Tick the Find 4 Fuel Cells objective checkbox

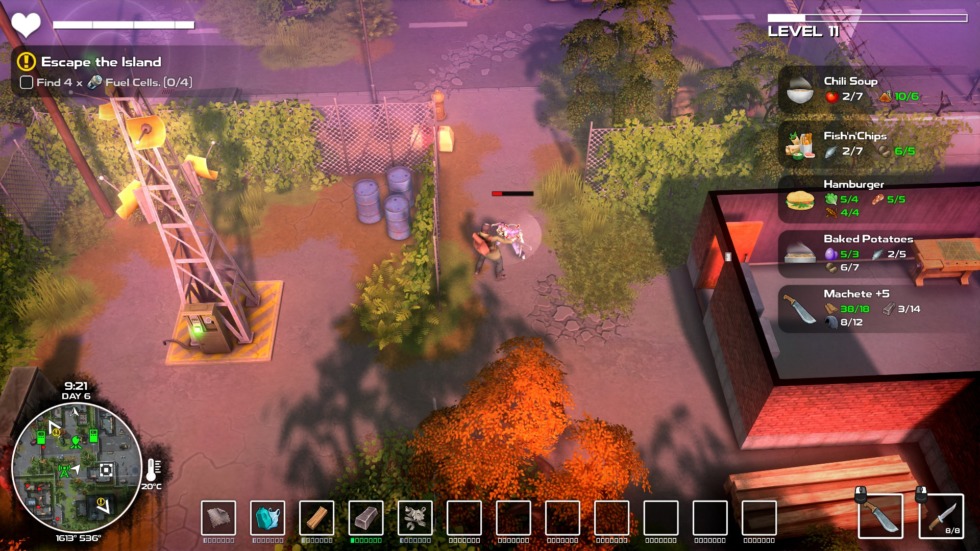[26, 82]
